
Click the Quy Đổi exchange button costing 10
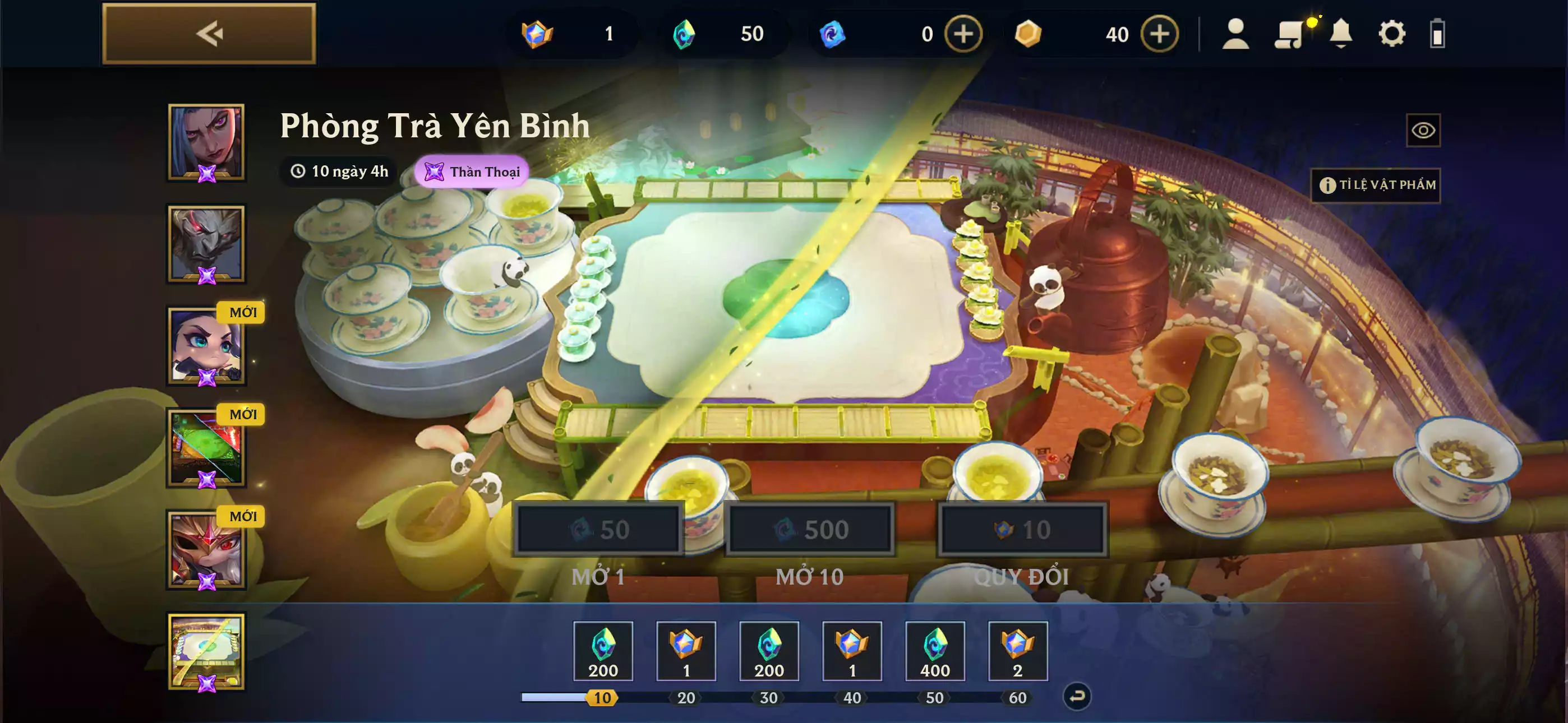(x=1022, y=530)
